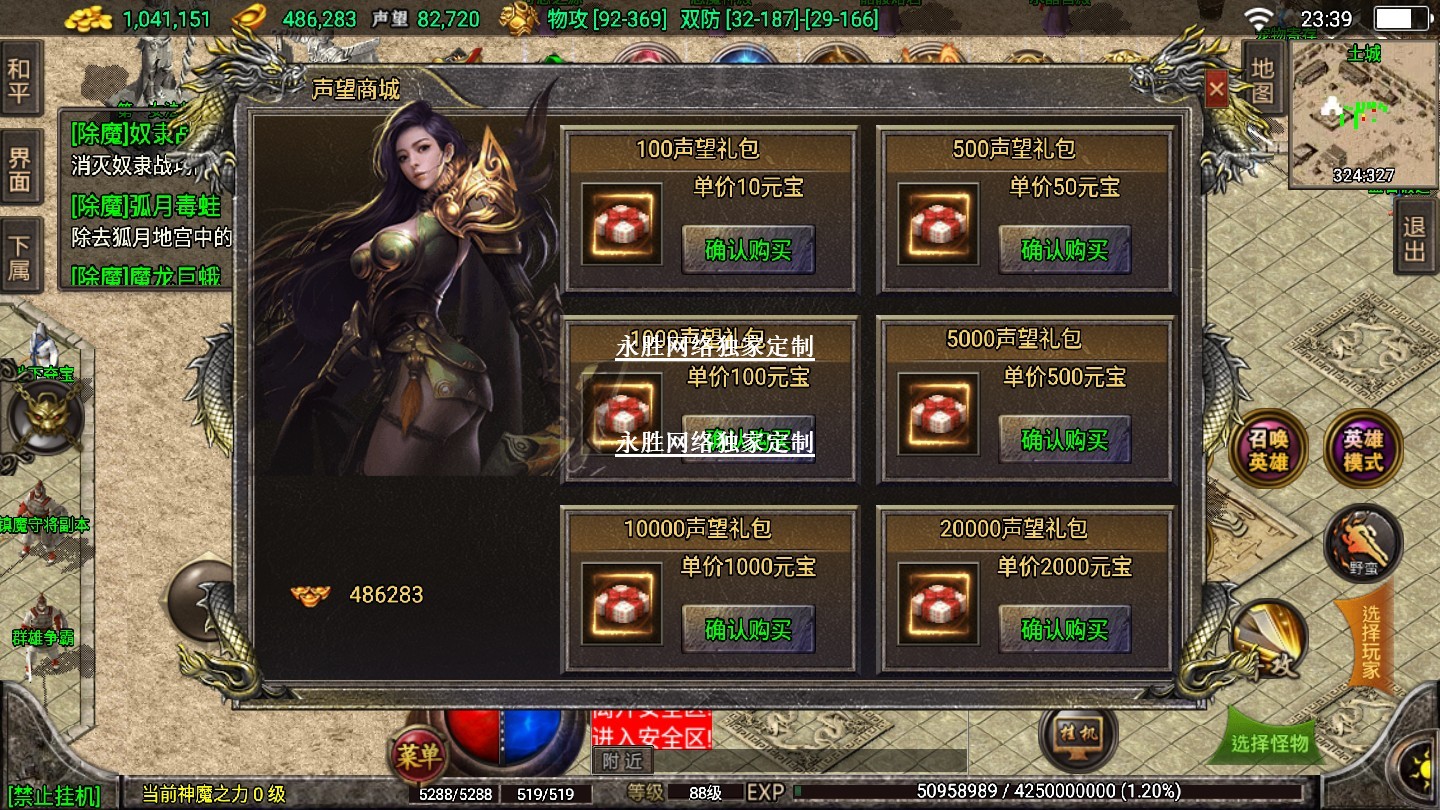Buy the 500声望礼包 pack

coord(1064,250)
